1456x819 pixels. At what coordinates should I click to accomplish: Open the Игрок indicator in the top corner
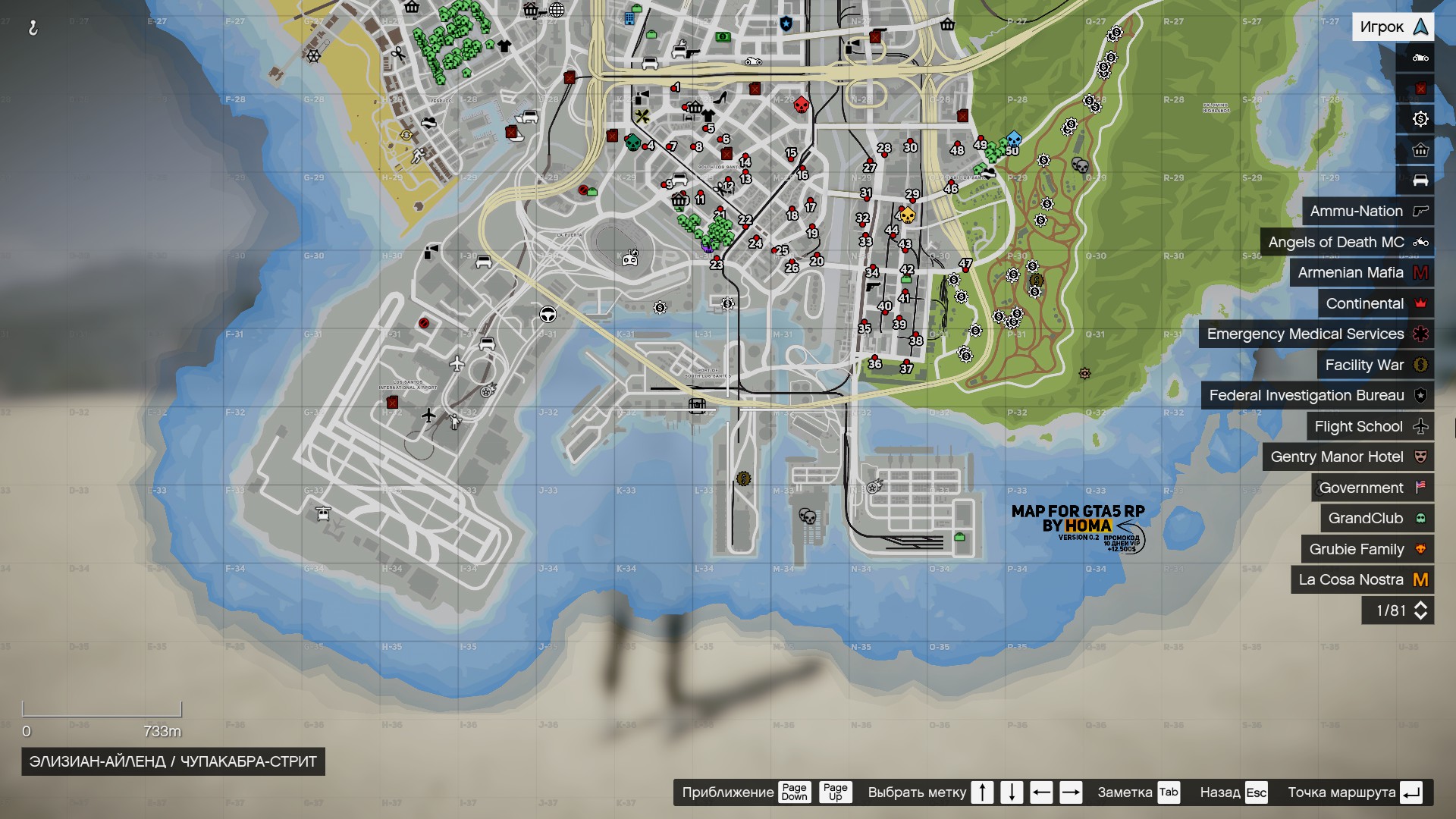pyautogui.click(x=1394, y=25)
